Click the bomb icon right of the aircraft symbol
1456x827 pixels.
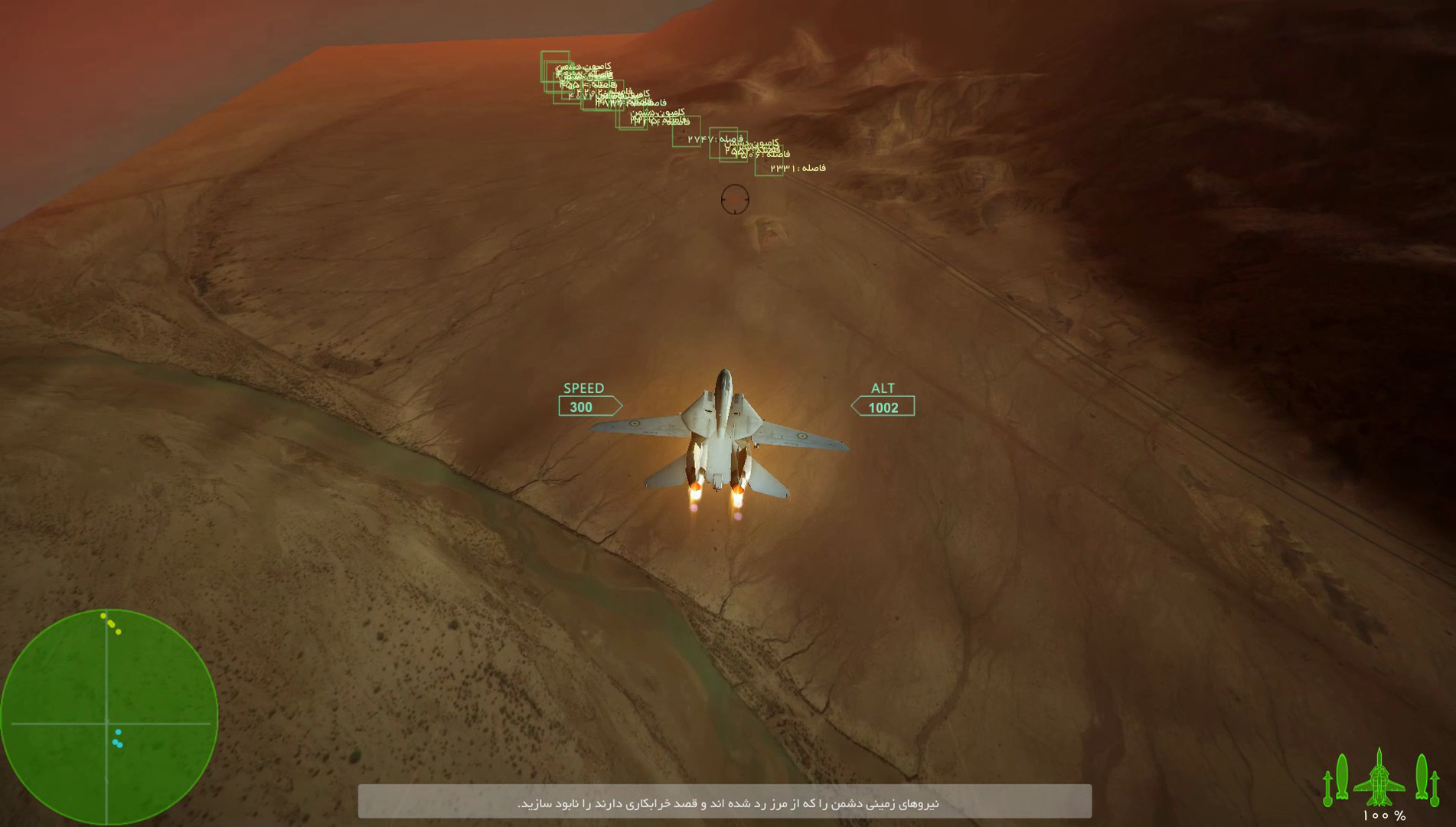[x=1422, y=776]
